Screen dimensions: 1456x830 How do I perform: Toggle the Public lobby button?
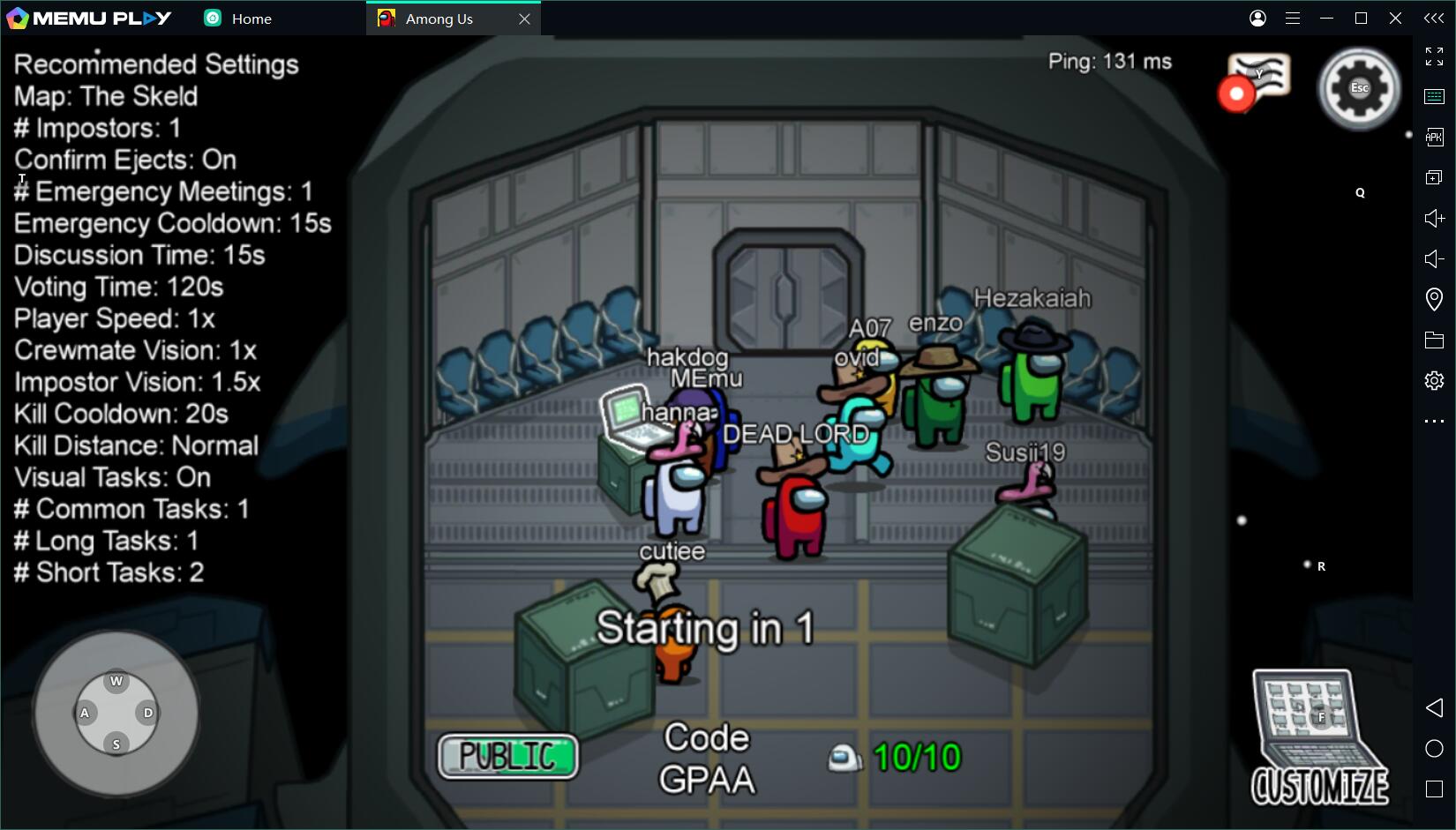(507, 756)
